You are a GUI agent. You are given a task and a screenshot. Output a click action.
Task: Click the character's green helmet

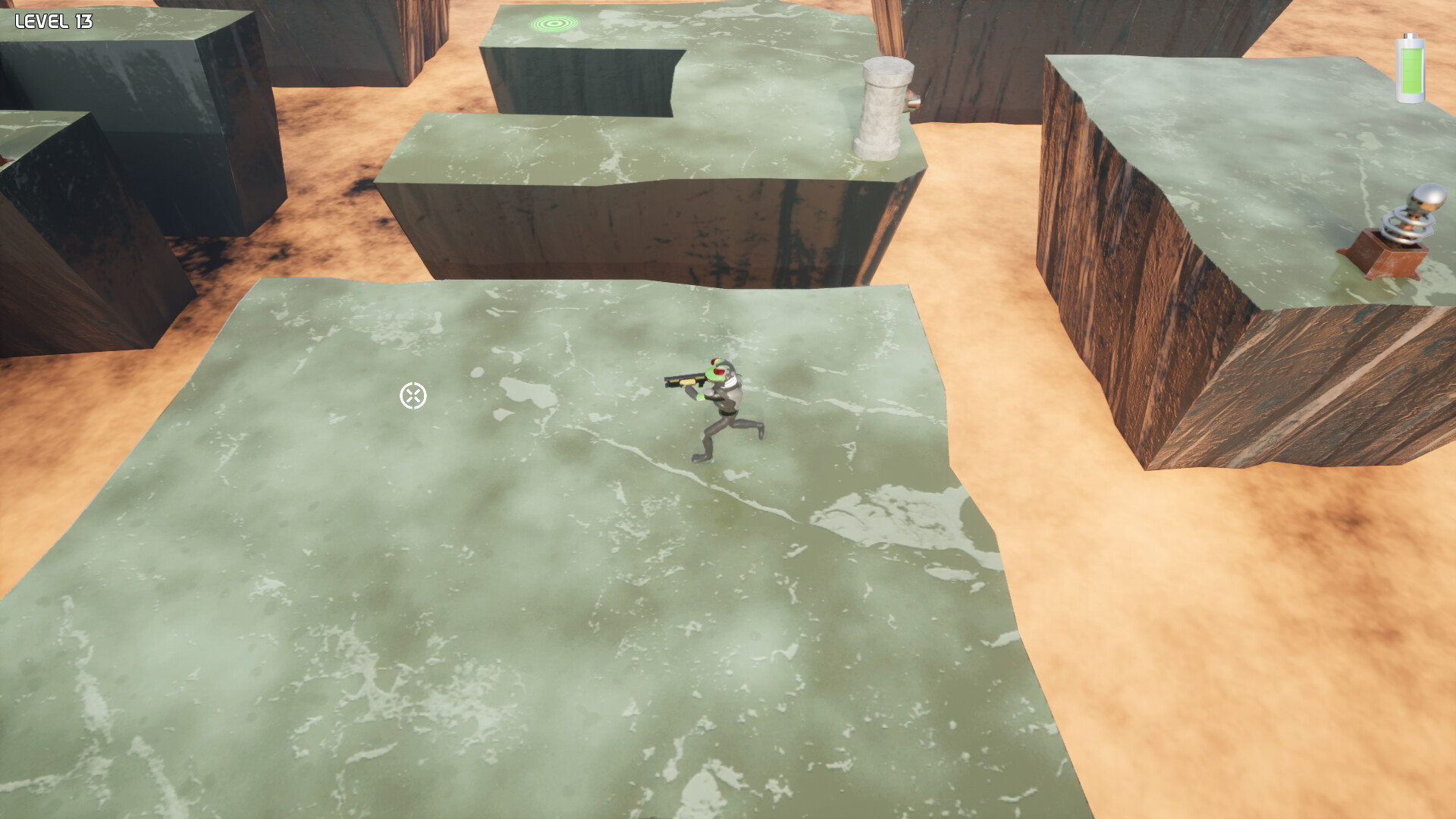[719, 368]
